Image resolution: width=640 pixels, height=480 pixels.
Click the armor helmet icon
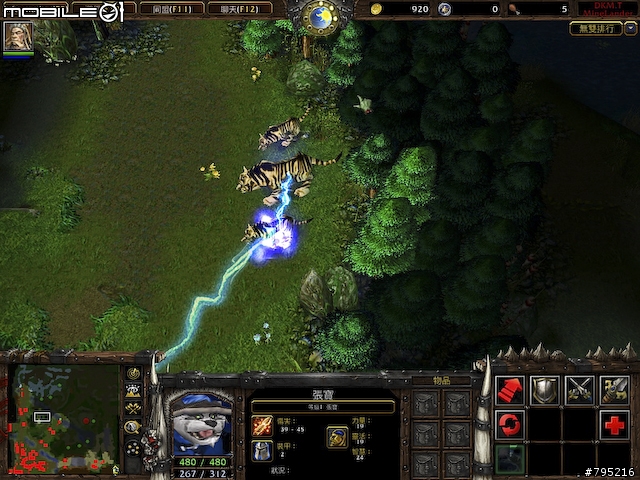(x=262, y=451)
